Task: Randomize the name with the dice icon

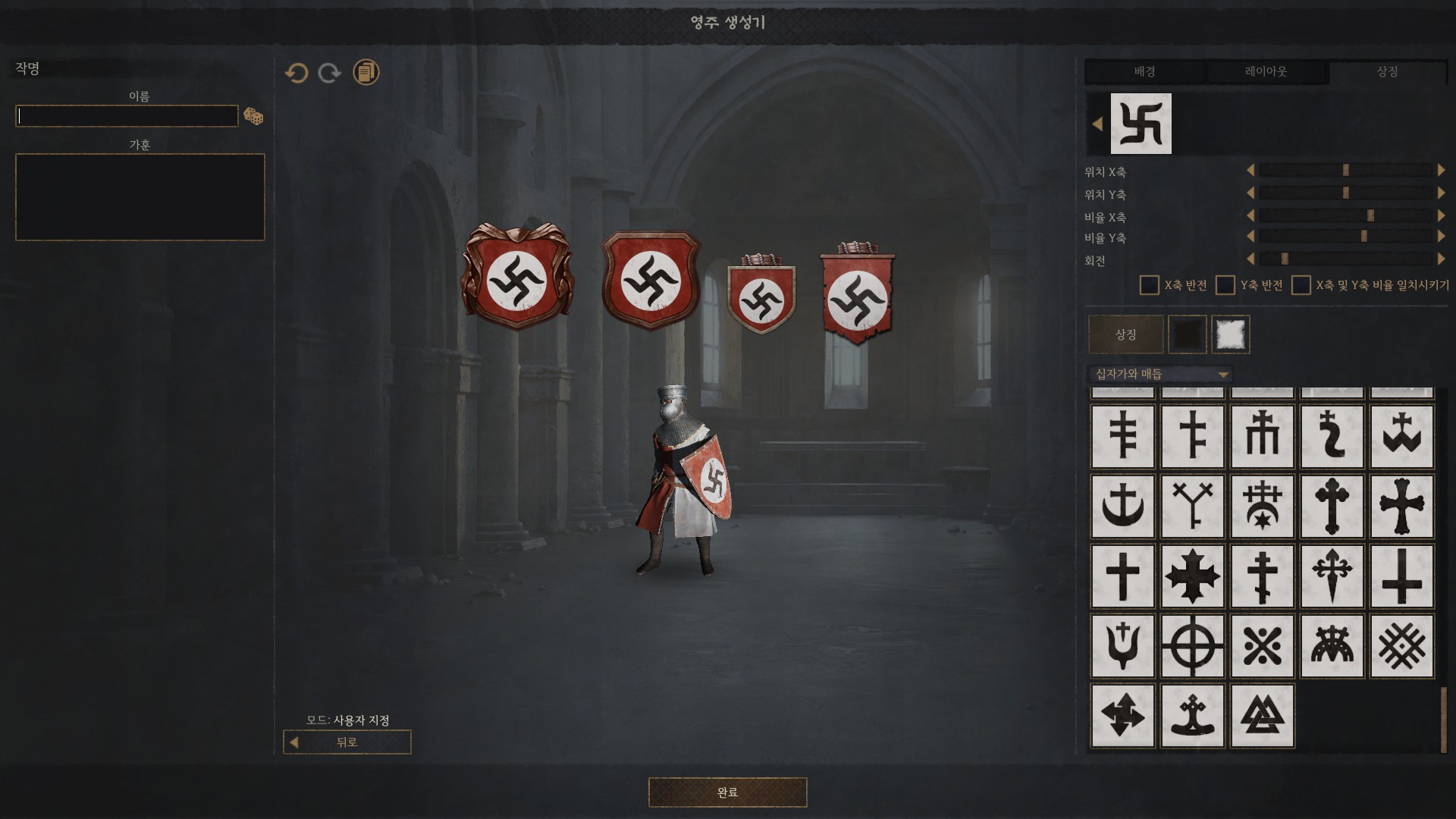Action: tap(253, 117)
